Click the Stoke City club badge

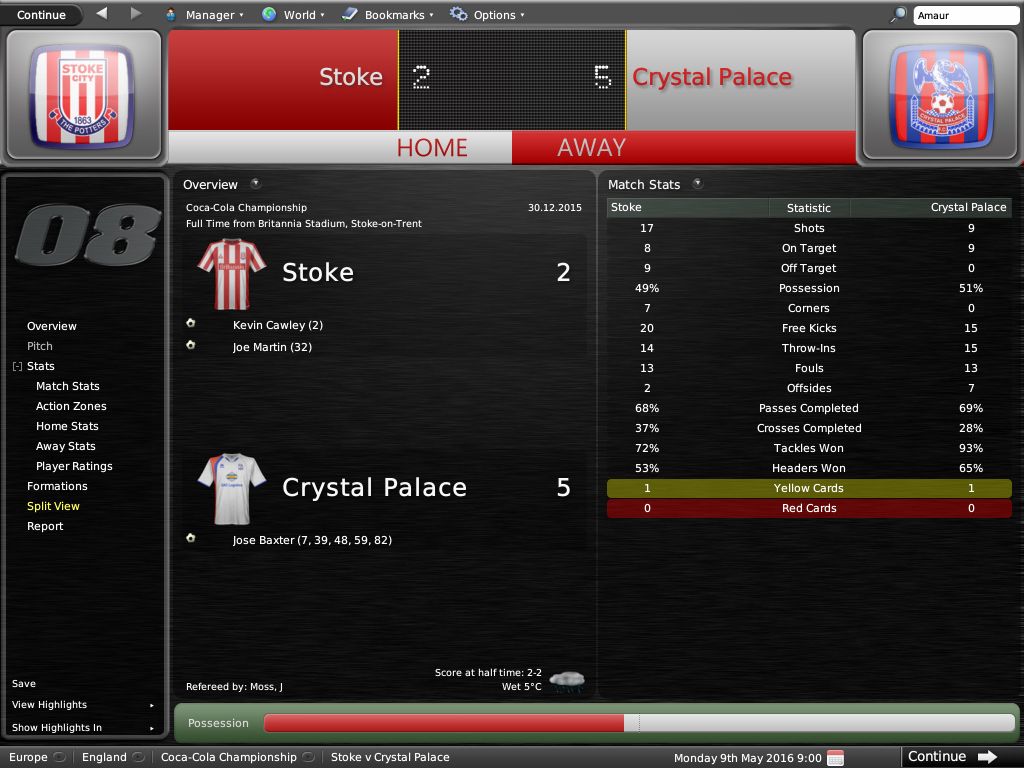pyautogui.click(x=83, y=95)
